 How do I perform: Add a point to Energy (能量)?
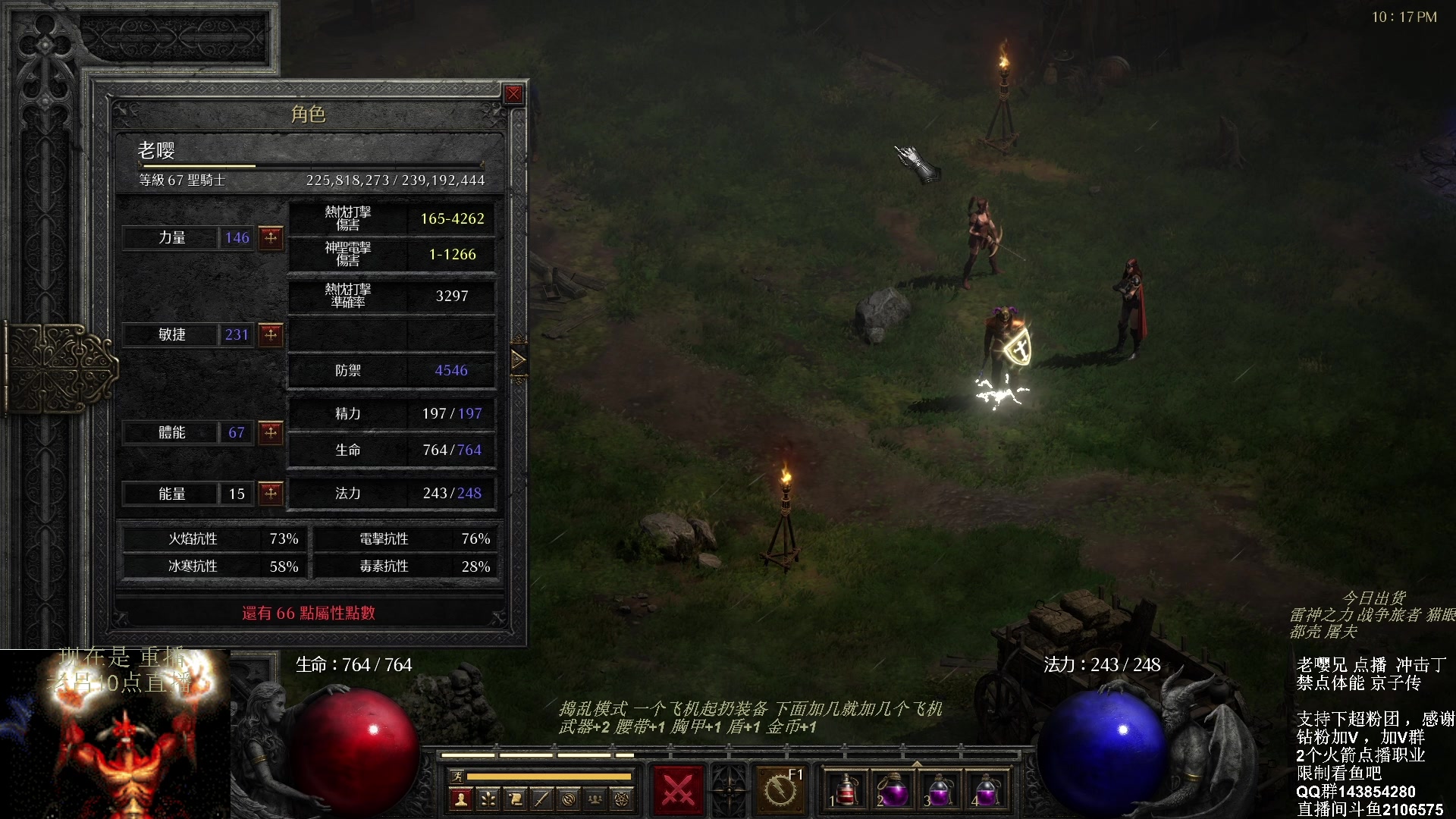coord(271,494)
